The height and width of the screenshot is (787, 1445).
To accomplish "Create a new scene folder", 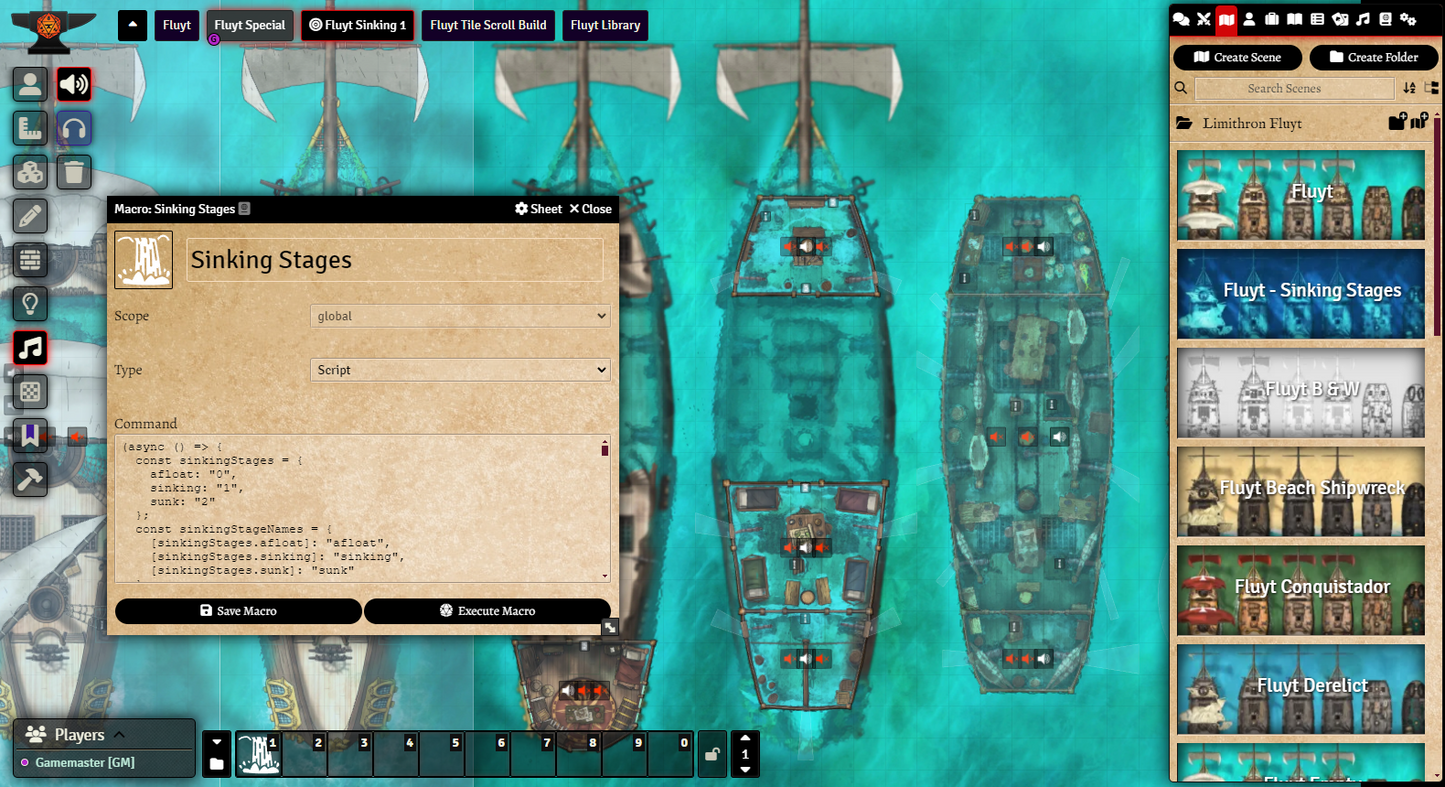I will tap(1373, 57).
